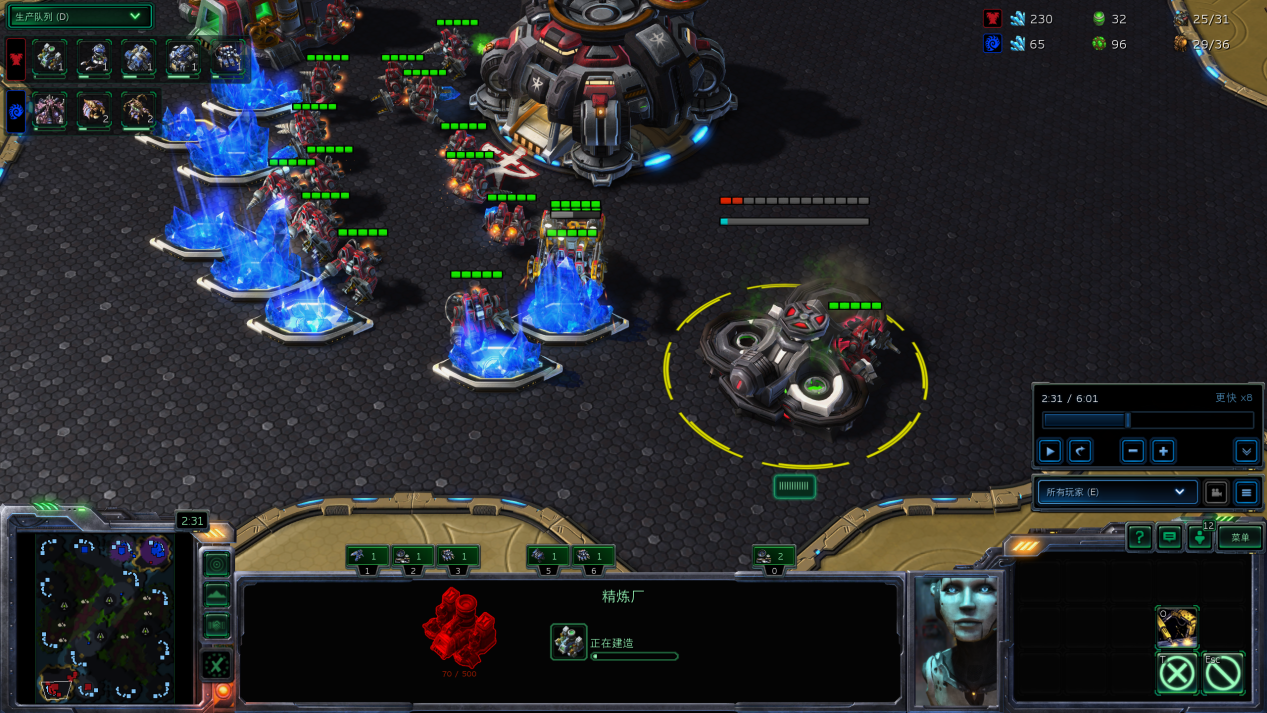Viewport: 1267px width, 713px height.
Task: Select control group 1
Action: 367,557
